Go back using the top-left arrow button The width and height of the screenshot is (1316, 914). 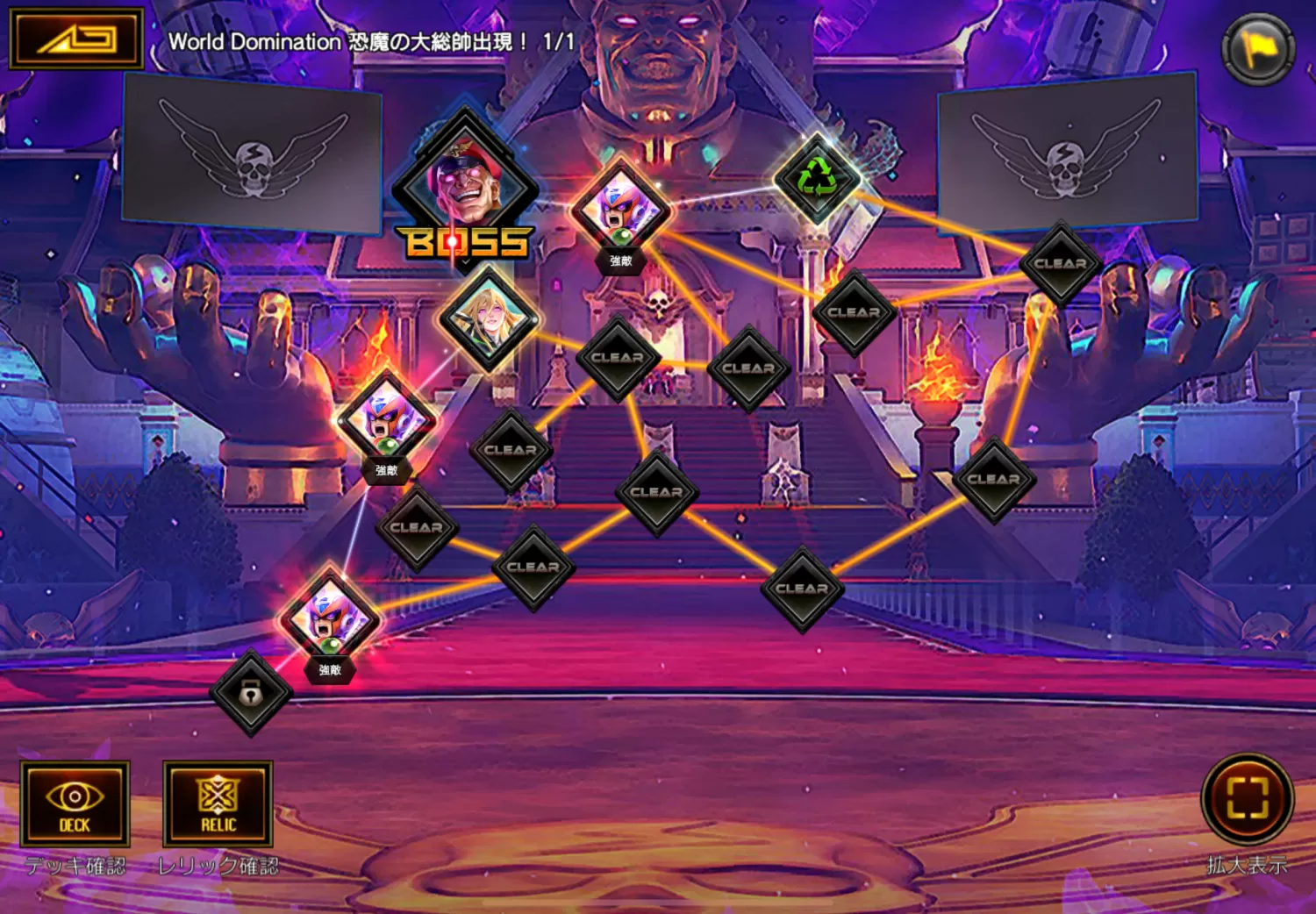(x=75, y=39)
